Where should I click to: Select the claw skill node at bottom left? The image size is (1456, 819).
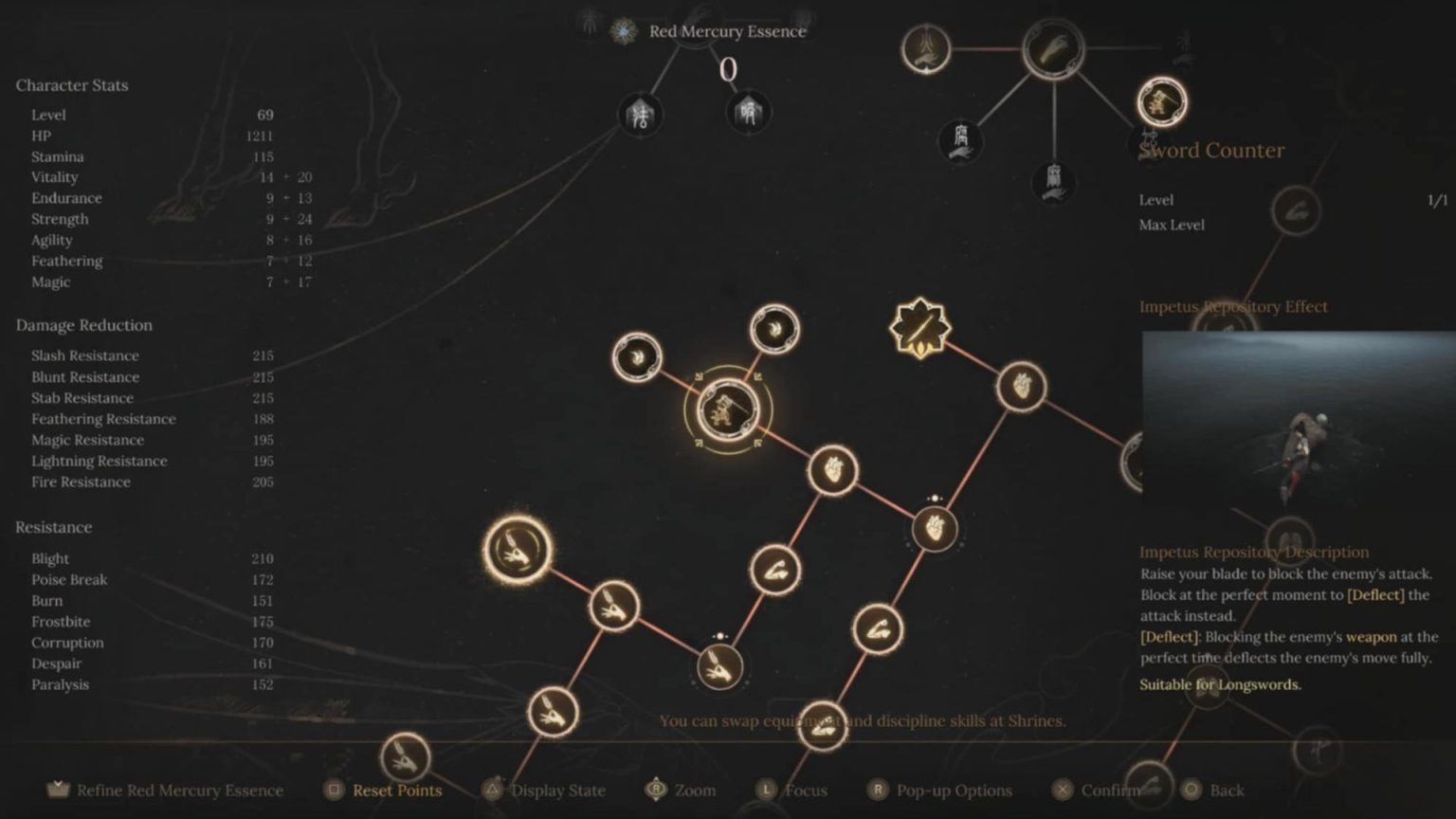(x=555, y=711)
